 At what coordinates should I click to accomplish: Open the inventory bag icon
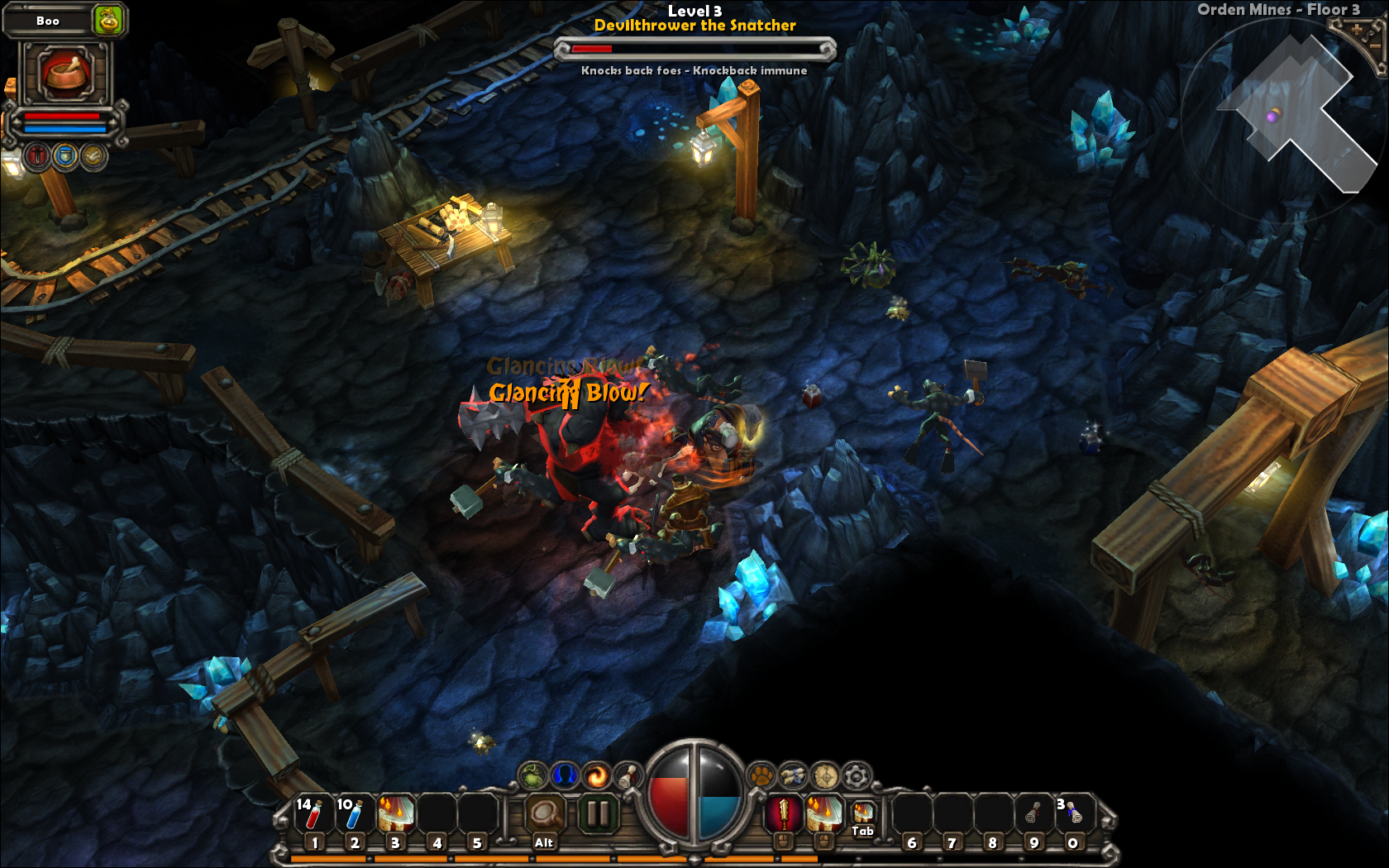(532, 777)
